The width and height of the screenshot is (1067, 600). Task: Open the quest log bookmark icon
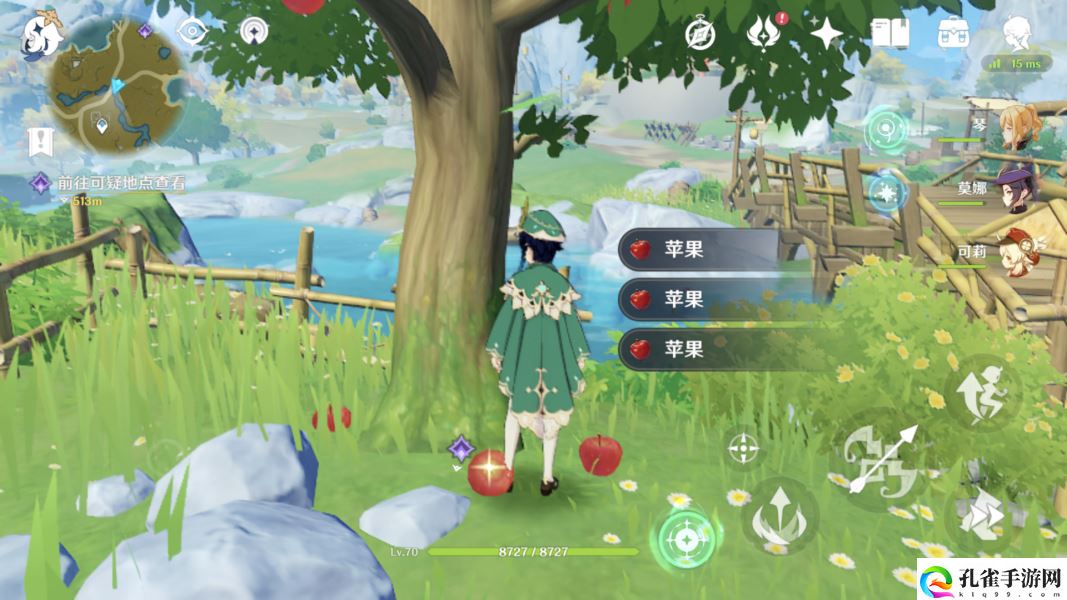40,141
